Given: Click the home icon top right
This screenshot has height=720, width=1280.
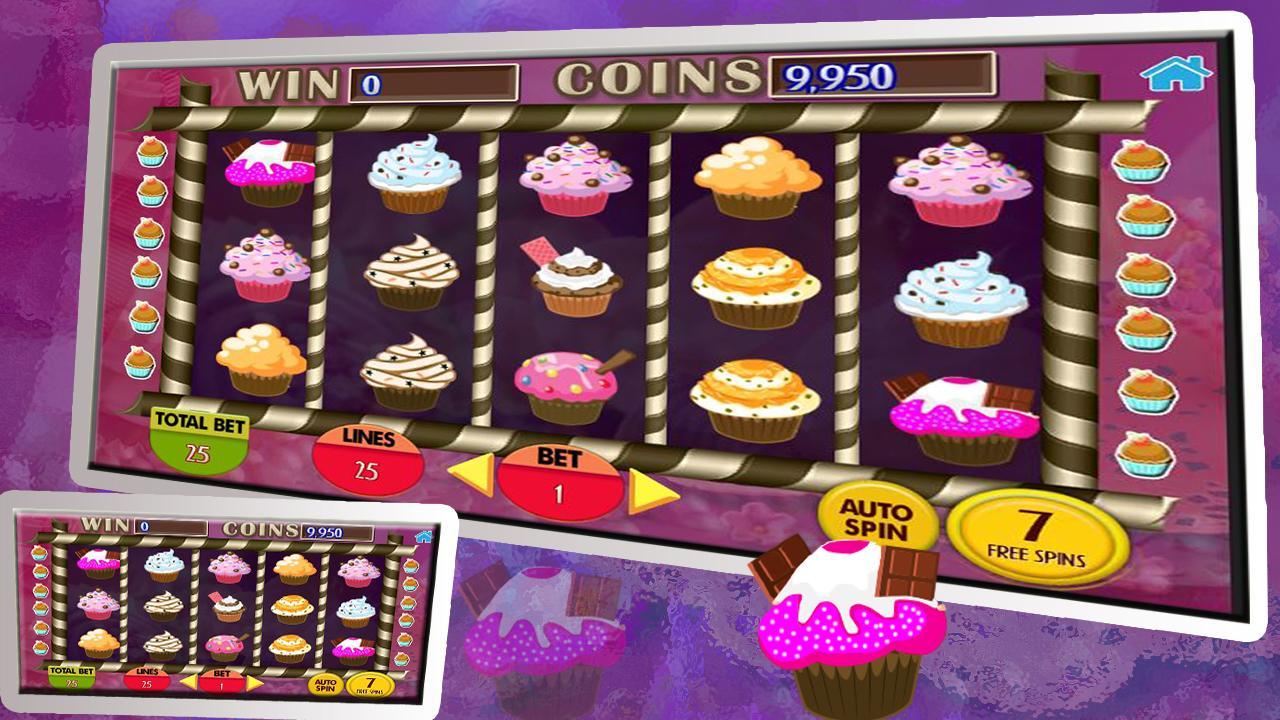Looking at the screenshot, I should [x=1176, y=75].
